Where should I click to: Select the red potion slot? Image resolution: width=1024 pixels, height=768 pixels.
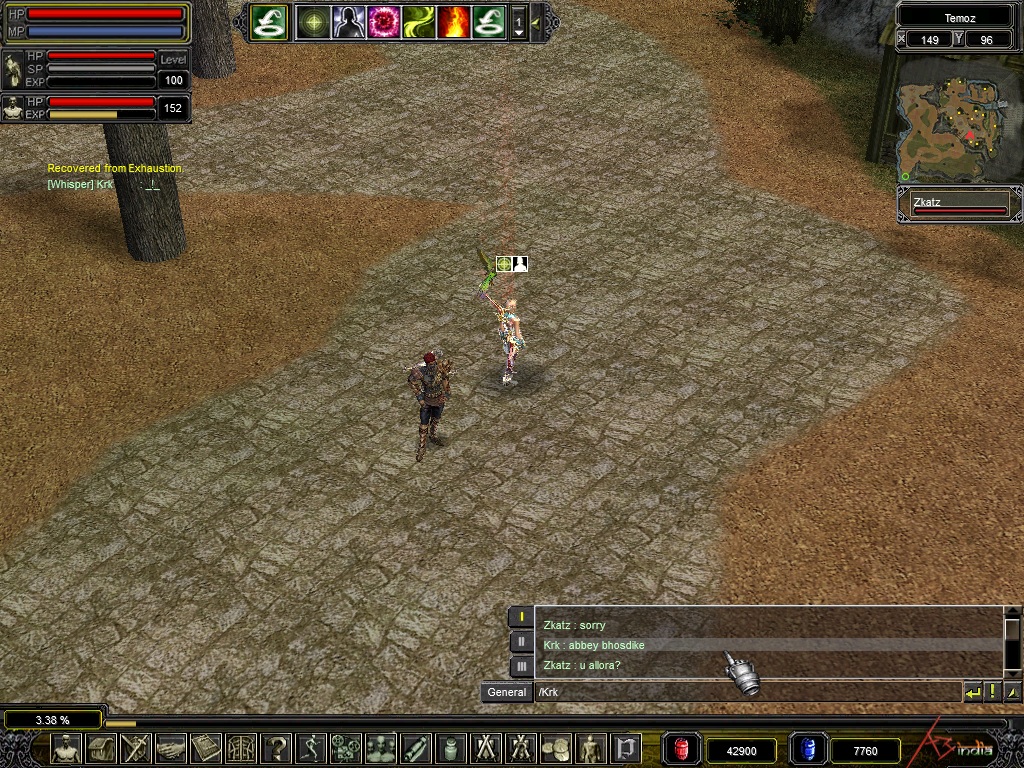coord(682,749)
